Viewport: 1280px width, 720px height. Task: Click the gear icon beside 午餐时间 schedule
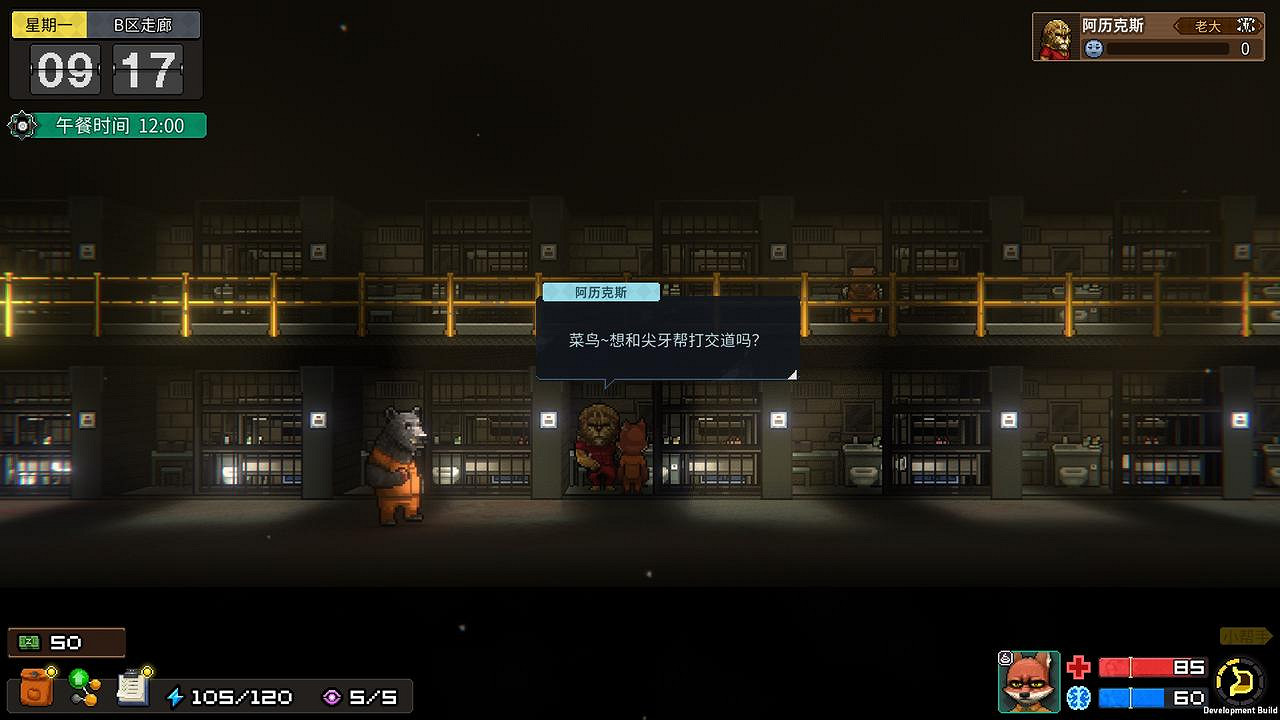click(x=22, y=125)
